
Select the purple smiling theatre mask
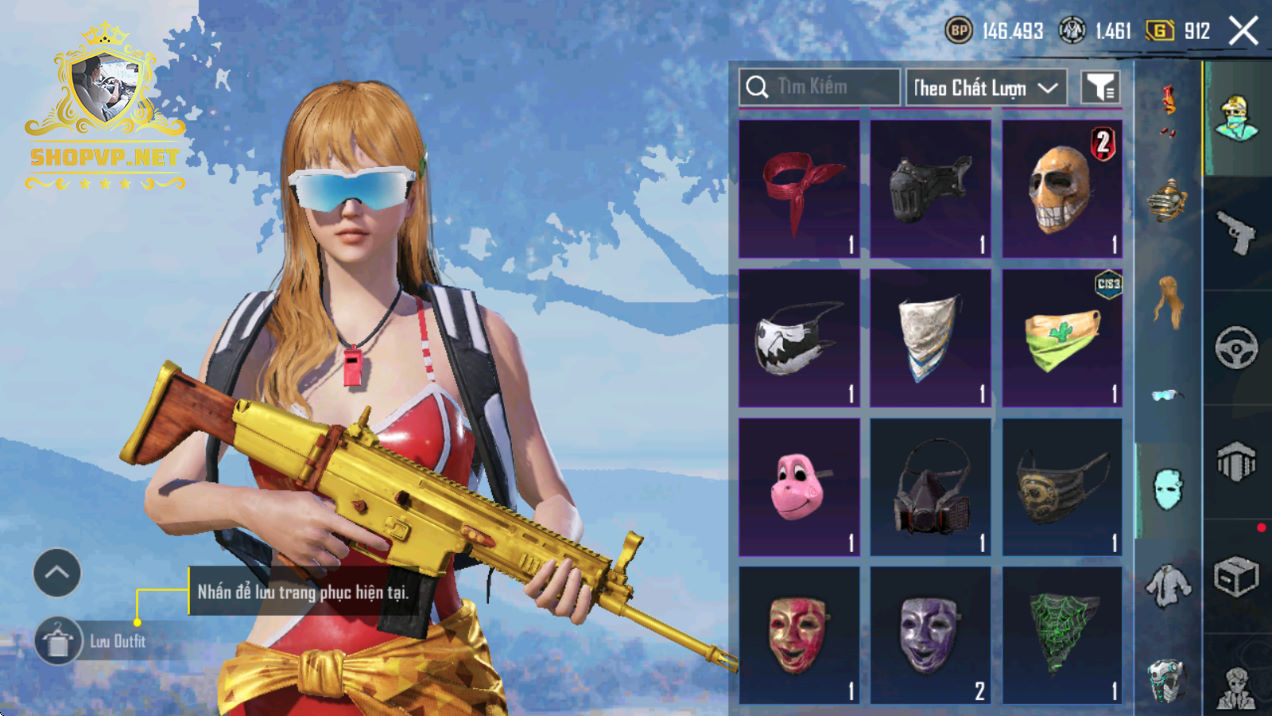(x=930, y=636)
